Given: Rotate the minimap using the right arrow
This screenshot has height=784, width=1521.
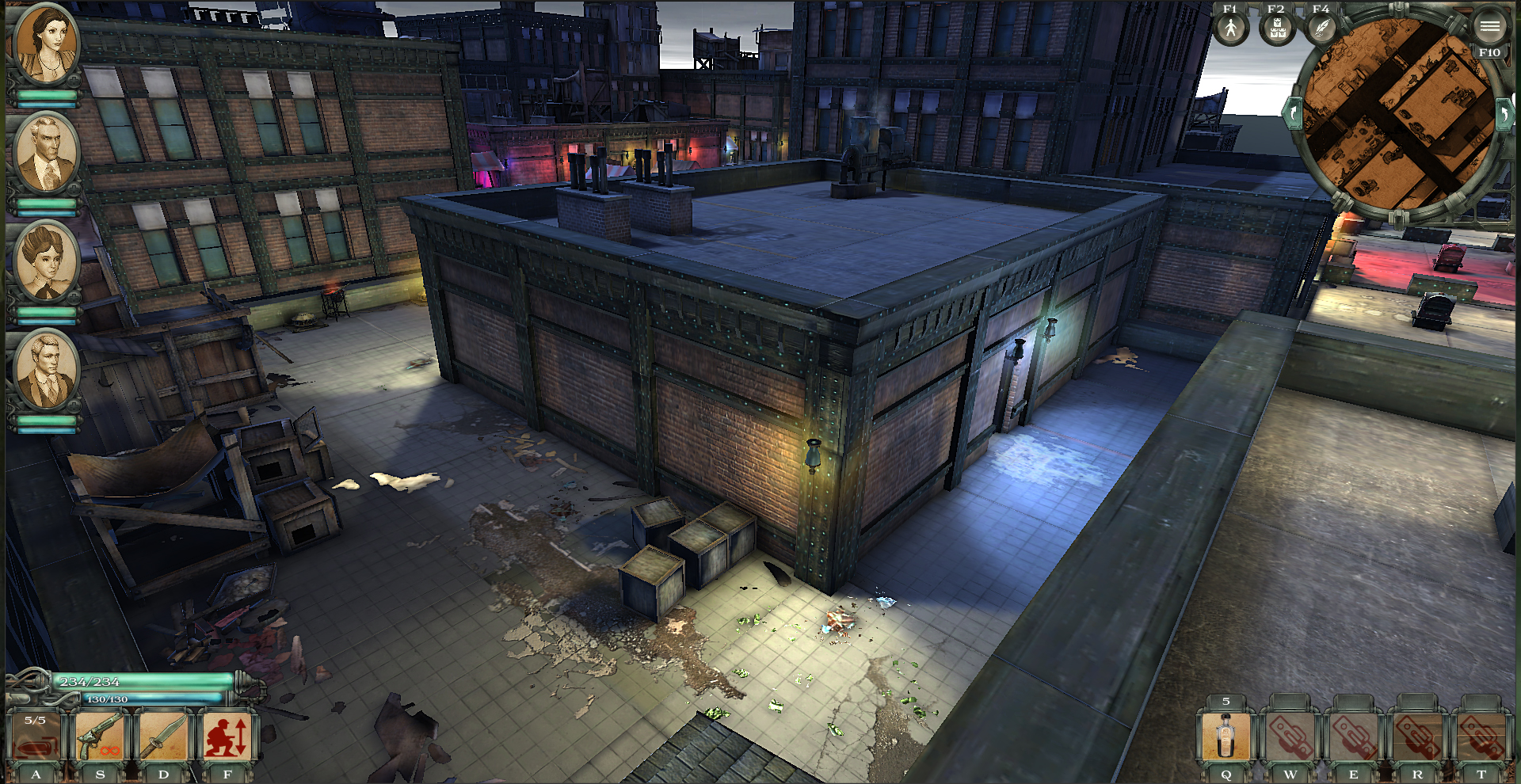Looking at the screenshot, I should point(1505,113).
